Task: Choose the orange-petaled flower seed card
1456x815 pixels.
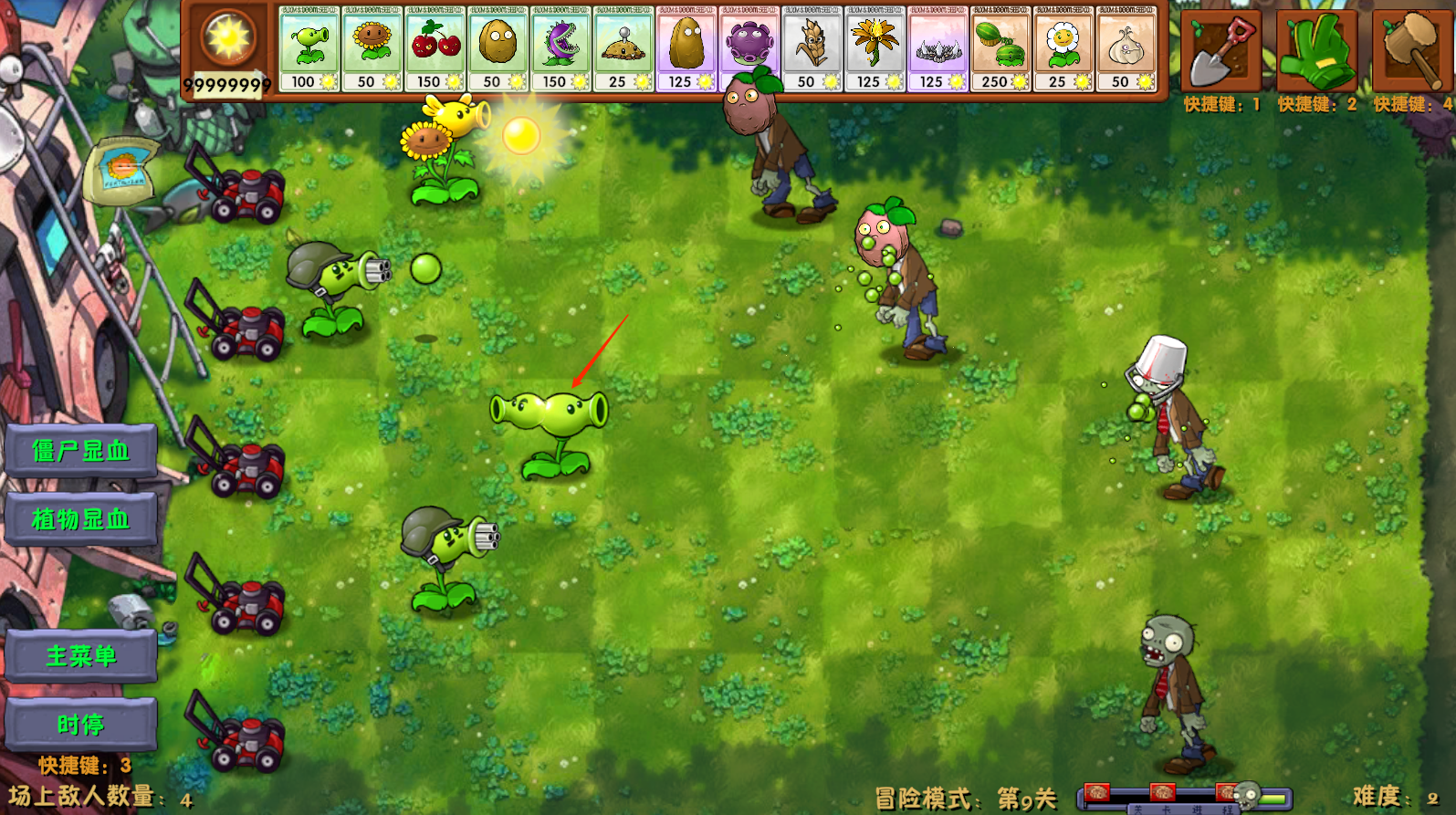Action: [x=875, y=48]
